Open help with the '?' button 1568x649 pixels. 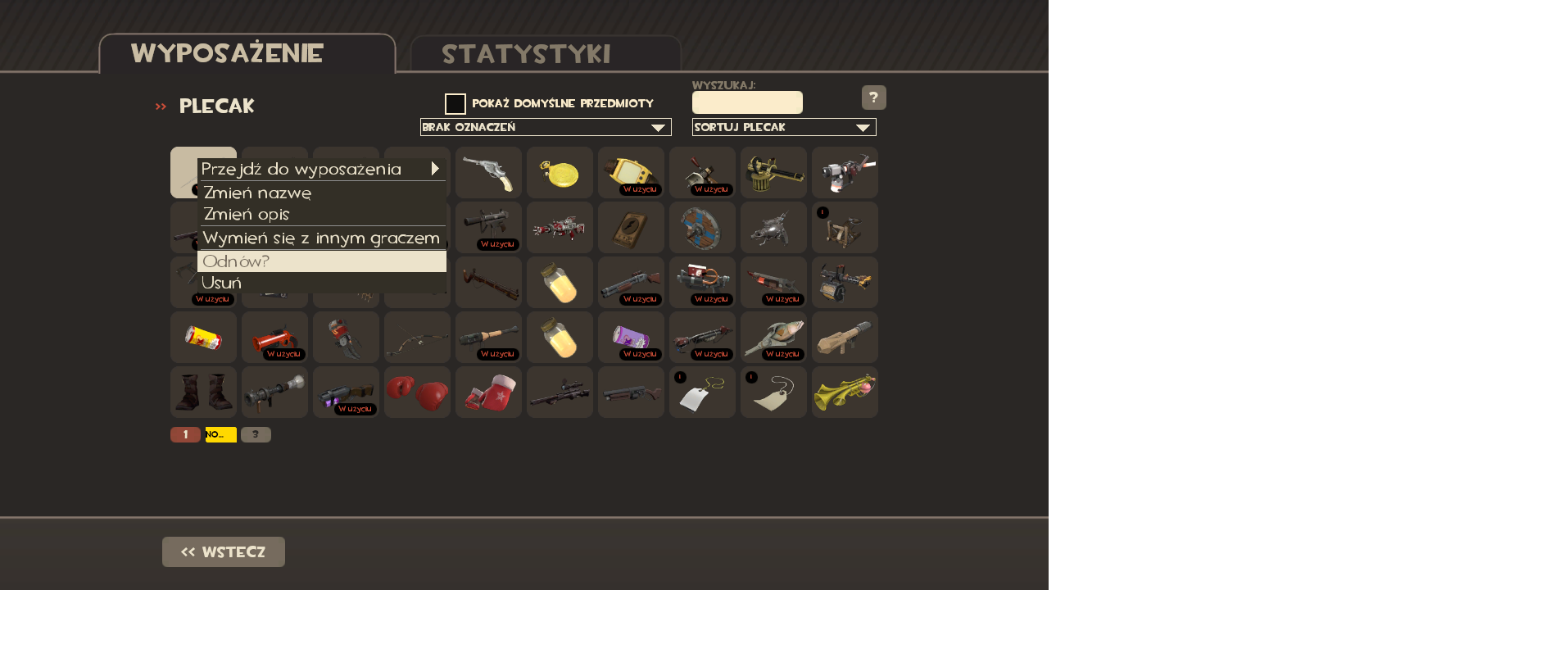[873, 98]
